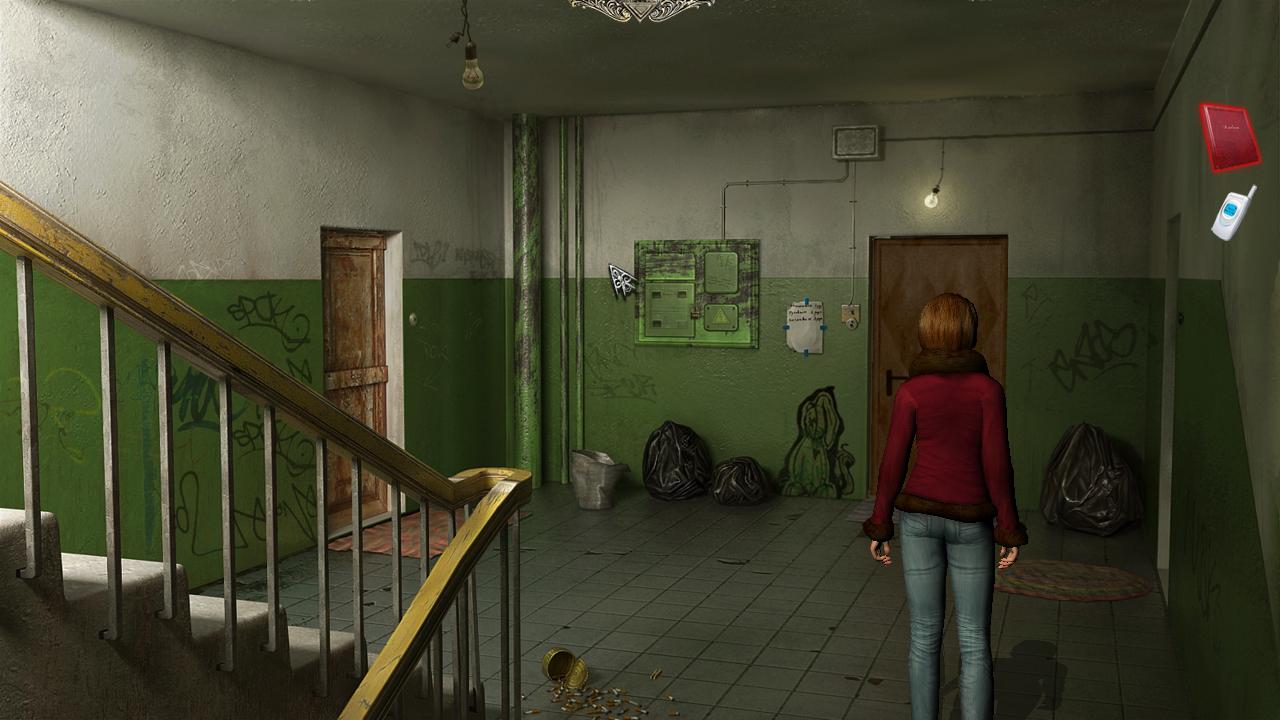Use the white mobile phone icon

pyautogui.click(x=1233, y=212)
